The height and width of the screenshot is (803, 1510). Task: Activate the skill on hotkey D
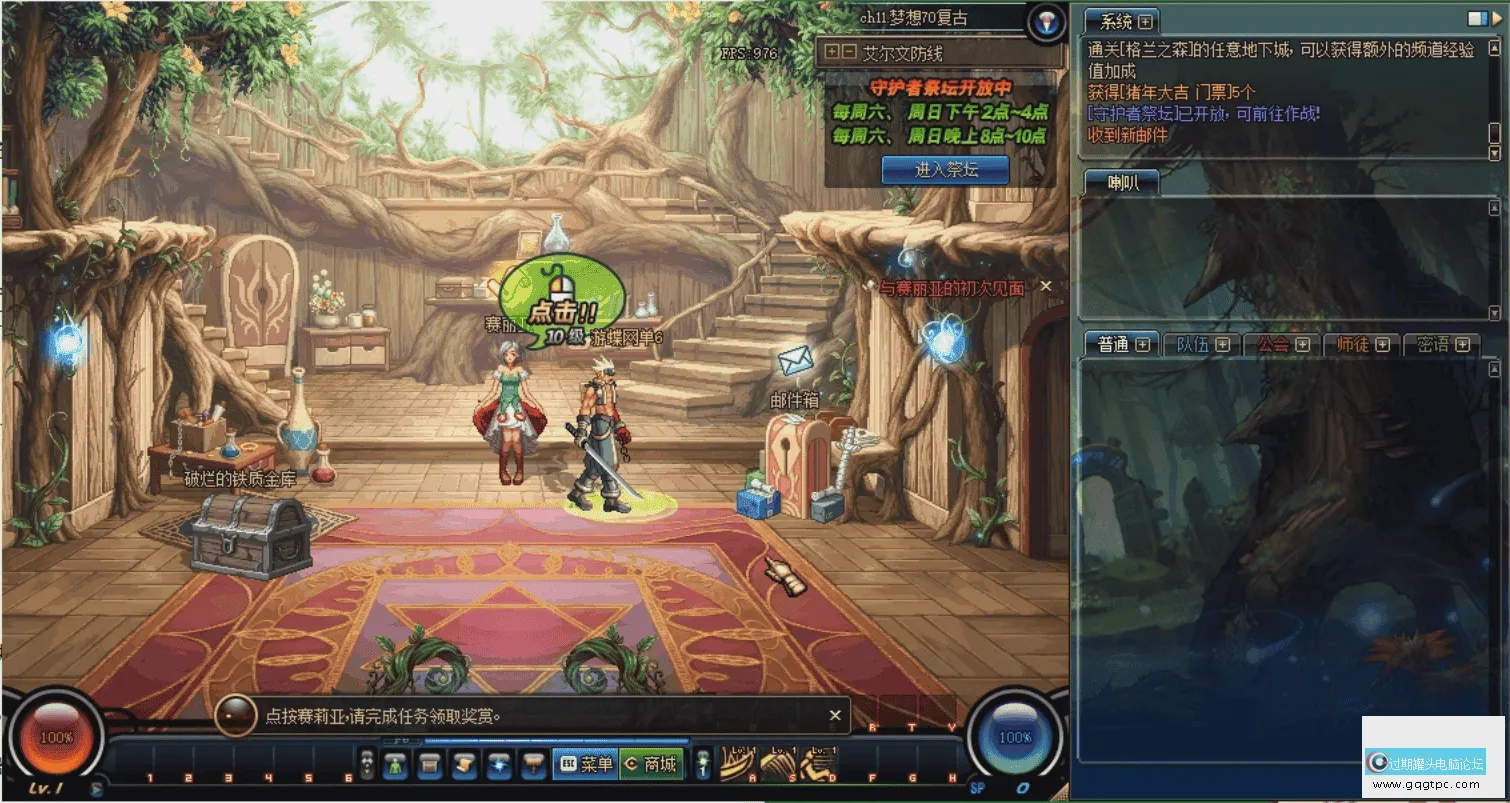(817, 765)
